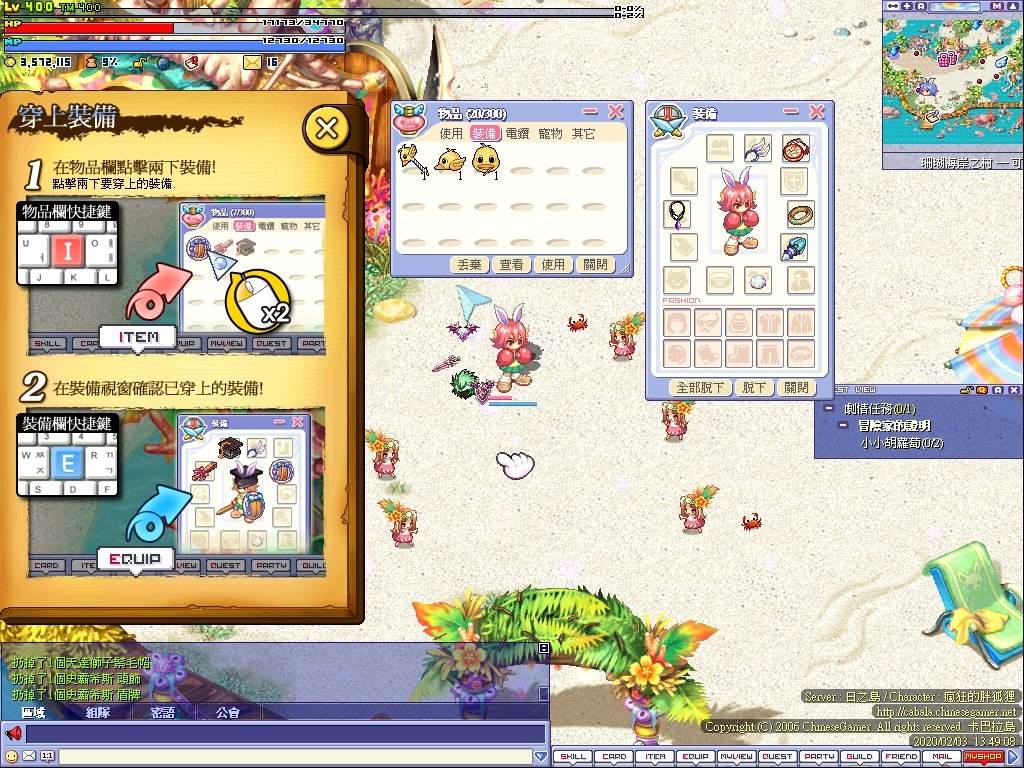Close the 穿上裝備 tutorial panel
The width and height of the screenshot is (1024, 768).
click(326, 128)
